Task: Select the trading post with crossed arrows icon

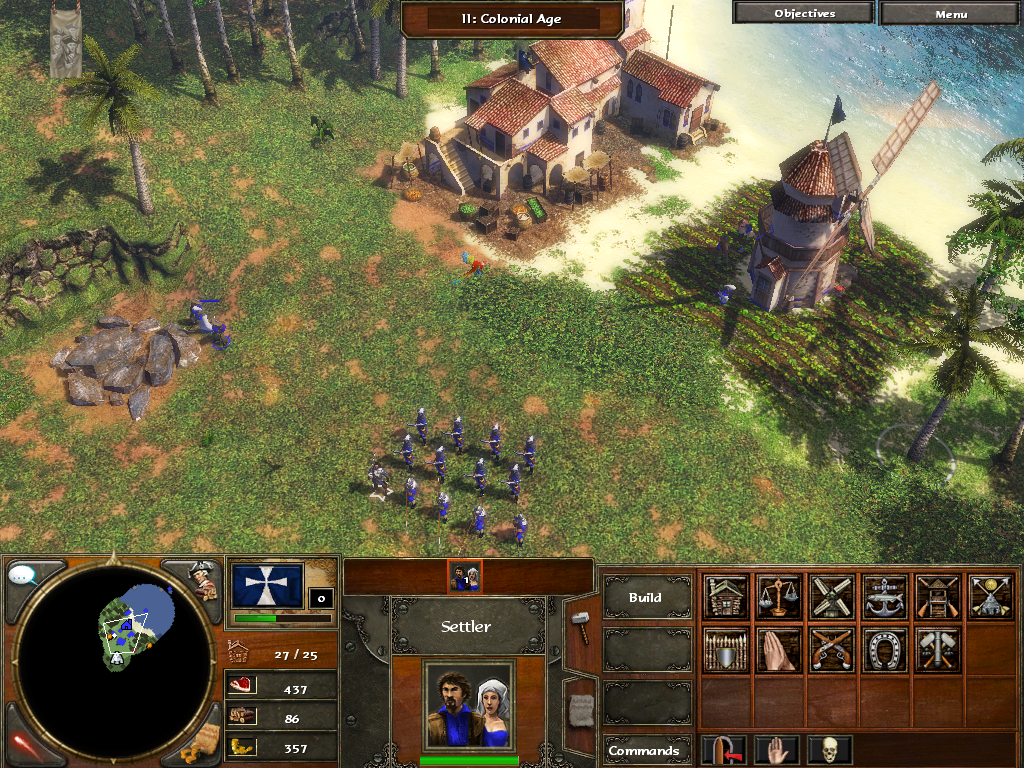Action: click(991, 597)
